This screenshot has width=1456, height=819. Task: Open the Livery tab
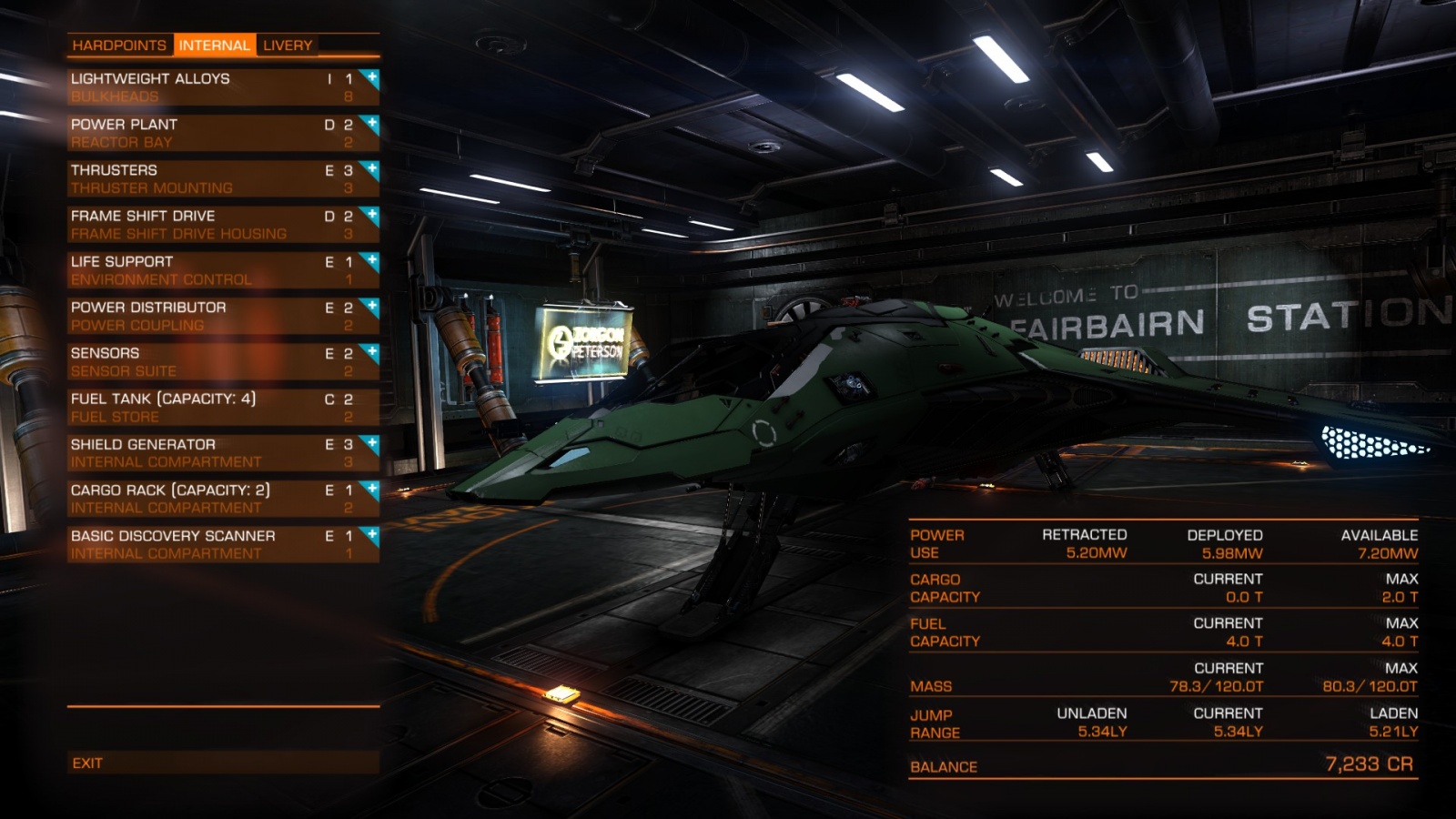click(x=288, y=45)
